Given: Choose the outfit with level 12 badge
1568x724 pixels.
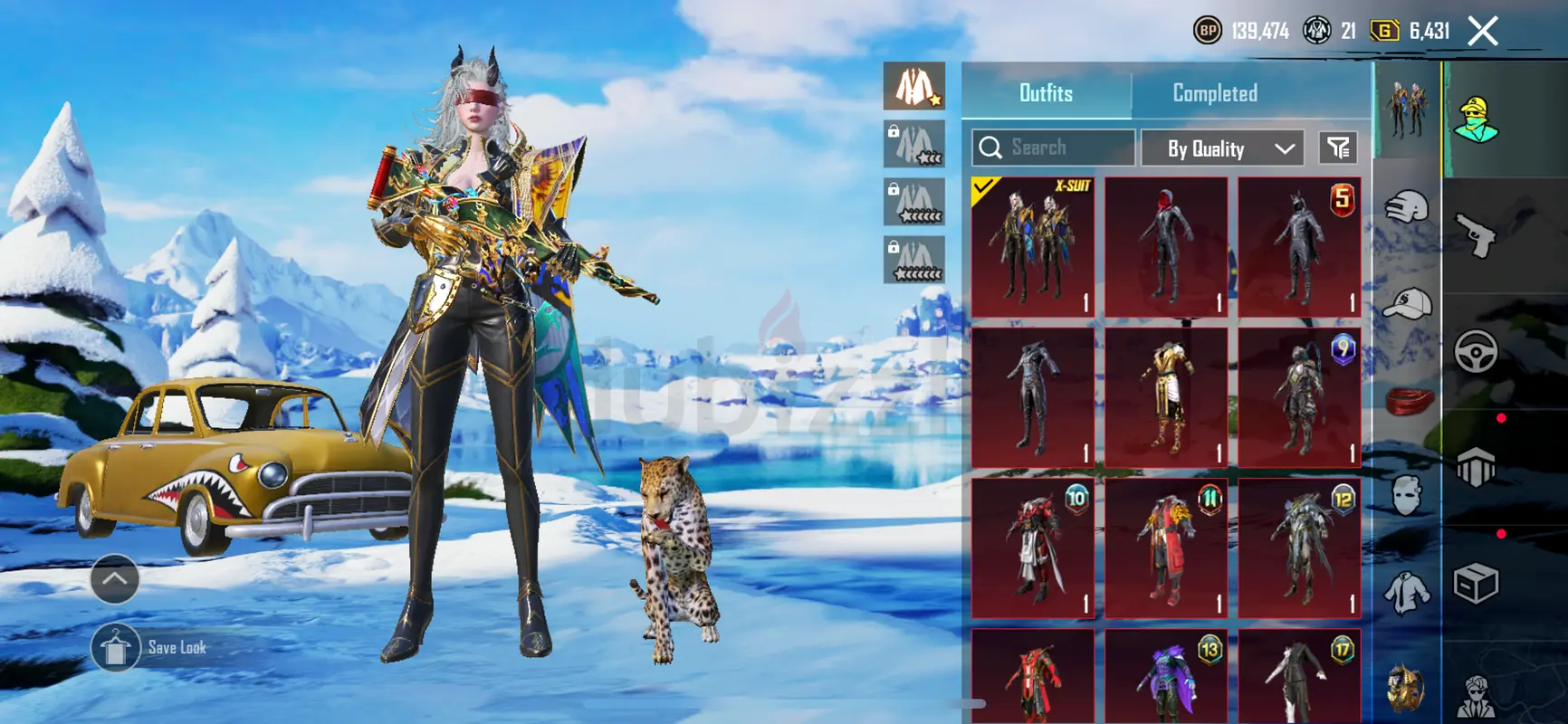Looking at the screenshot, I should tap(1299, 548).
